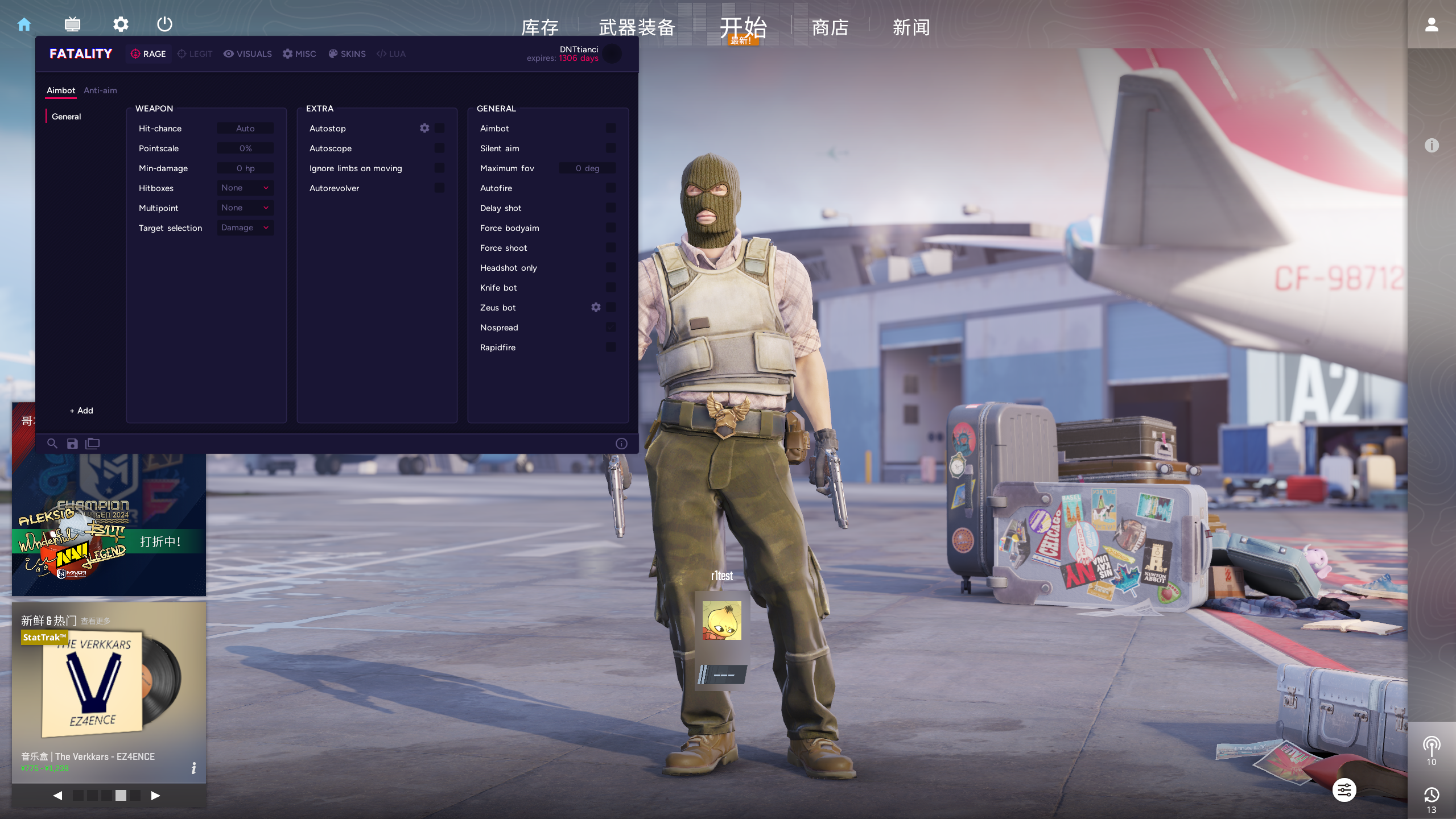Open the broadcast antenna icon
1456x819 pixels.
tap(1432, 746)
